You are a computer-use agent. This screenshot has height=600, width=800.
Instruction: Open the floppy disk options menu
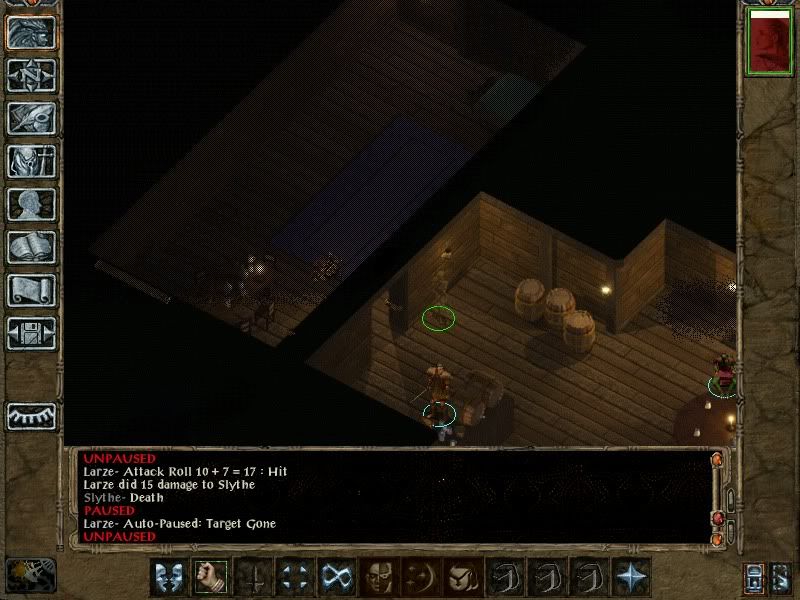click(31, 333)
